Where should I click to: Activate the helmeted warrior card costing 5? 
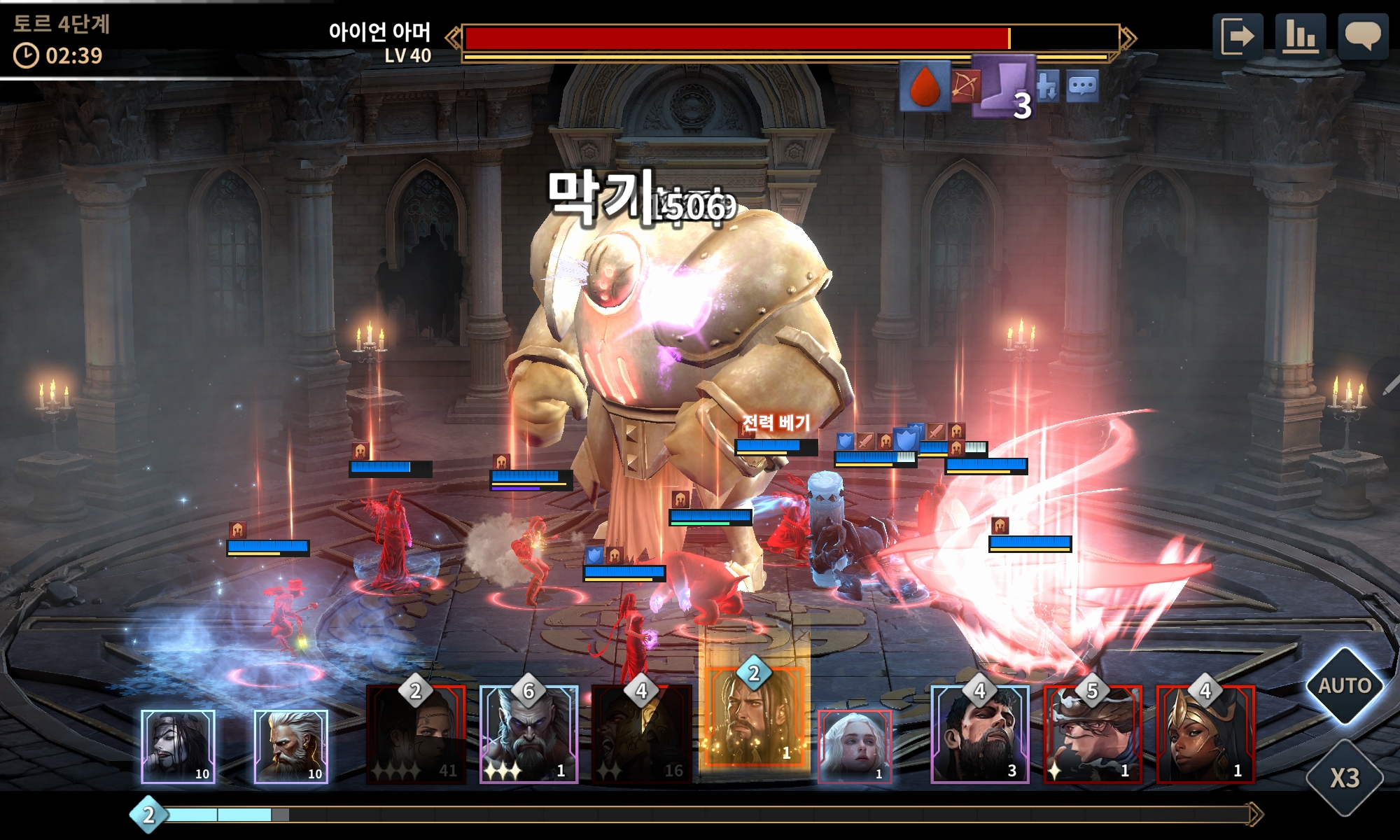[x=1092, y=735]
